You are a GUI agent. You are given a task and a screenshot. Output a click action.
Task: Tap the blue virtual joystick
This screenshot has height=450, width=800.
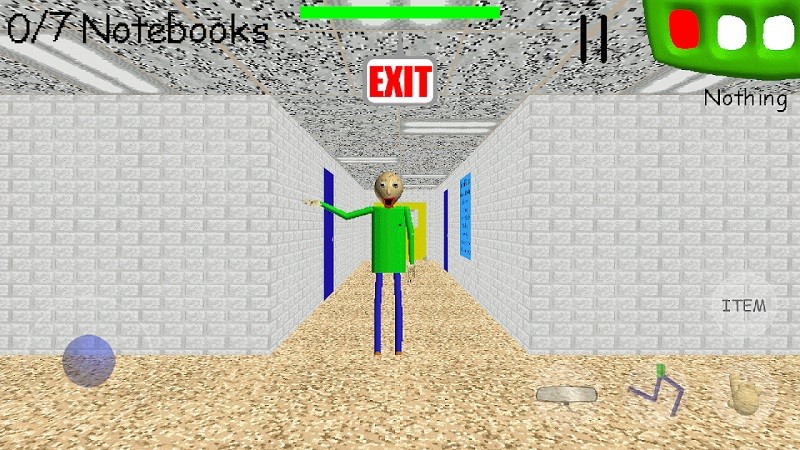coord(89,360)
